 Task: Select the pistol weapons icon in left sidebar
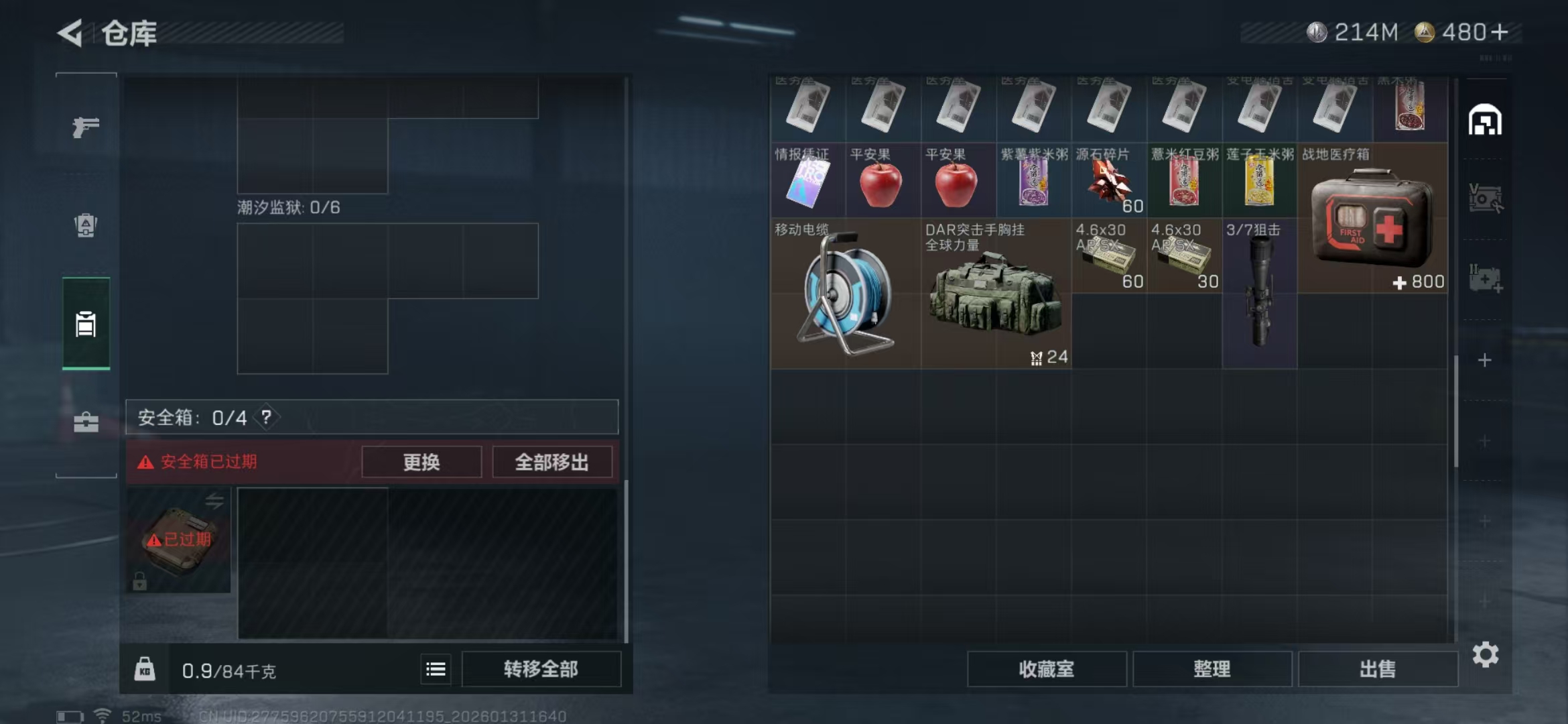click(86, 126)
